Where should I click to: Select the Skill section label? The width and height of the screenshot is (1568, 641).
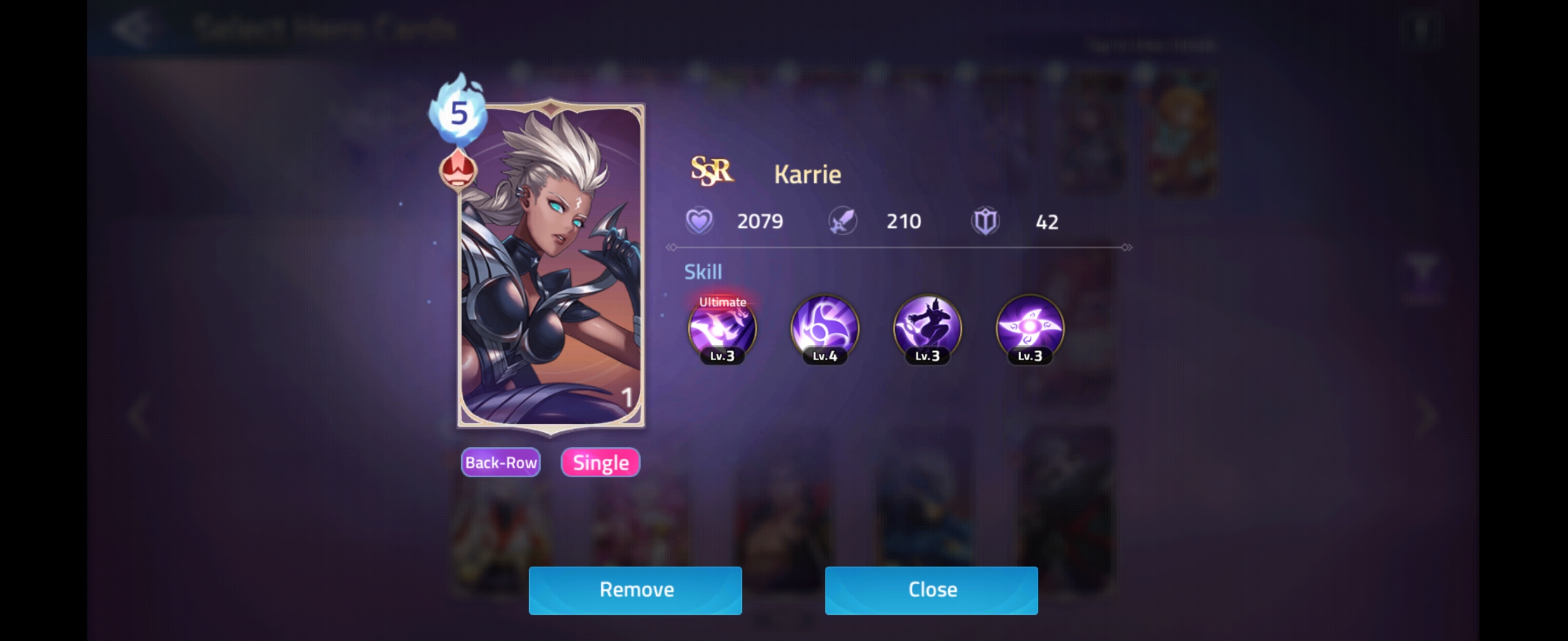tap(703, 272)
